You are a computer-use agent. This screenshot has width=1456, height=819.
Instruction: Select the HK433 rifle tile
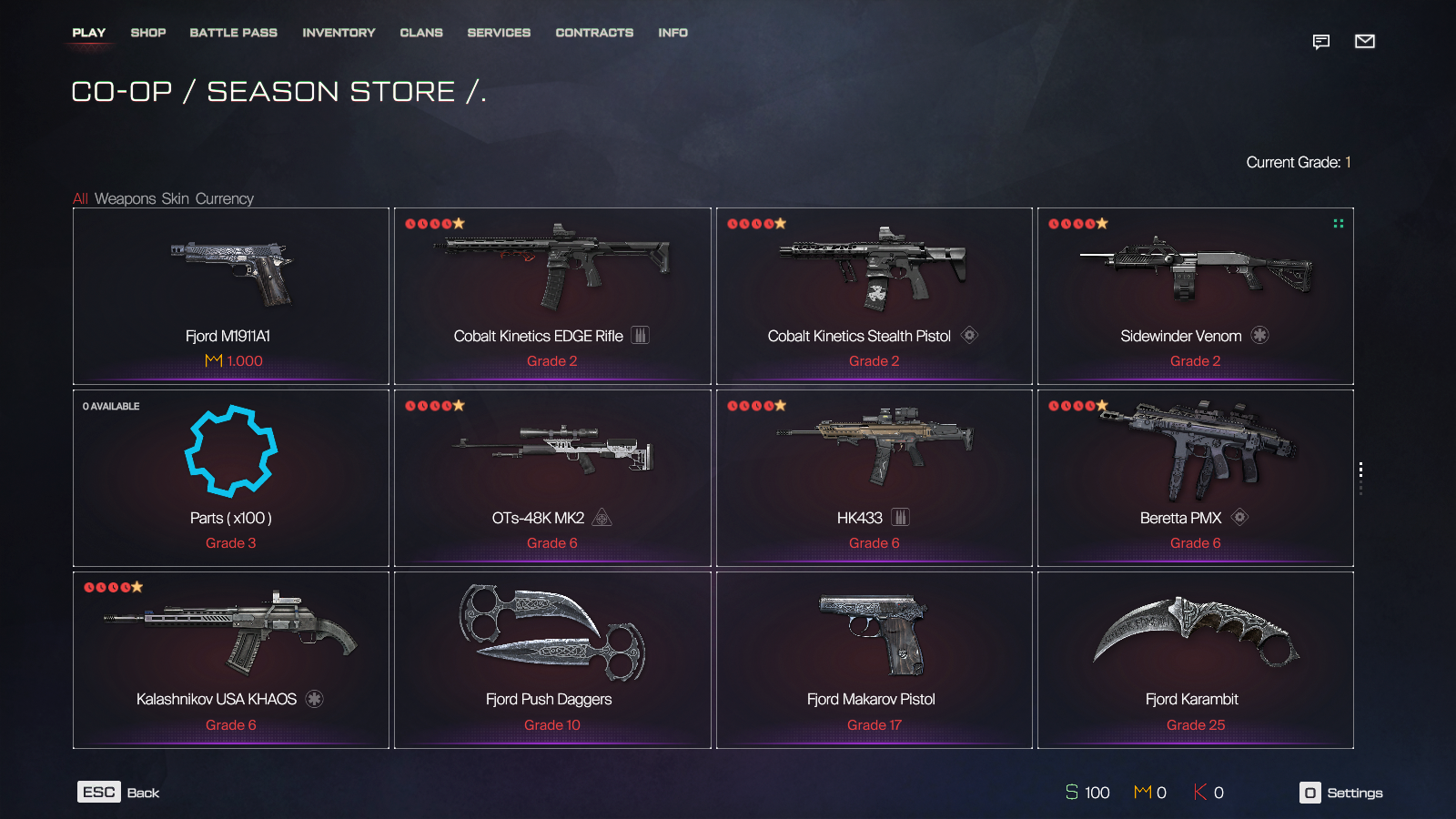pyautogui.click(x=874, y=478)
